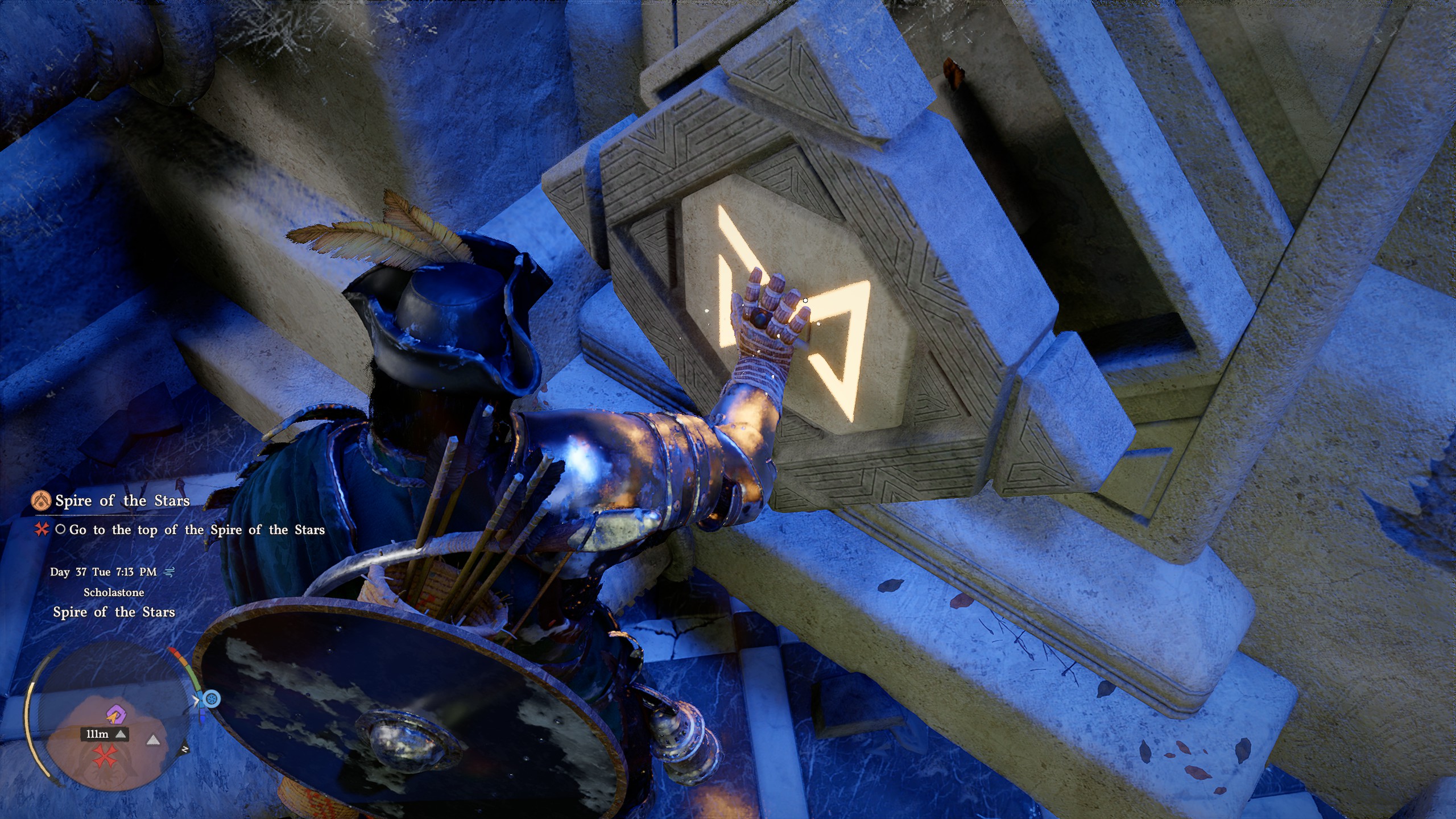Click the Scholastone region label
This screenshot has height=819, width=1456.
pyautogui.click(x=114, y=593)
